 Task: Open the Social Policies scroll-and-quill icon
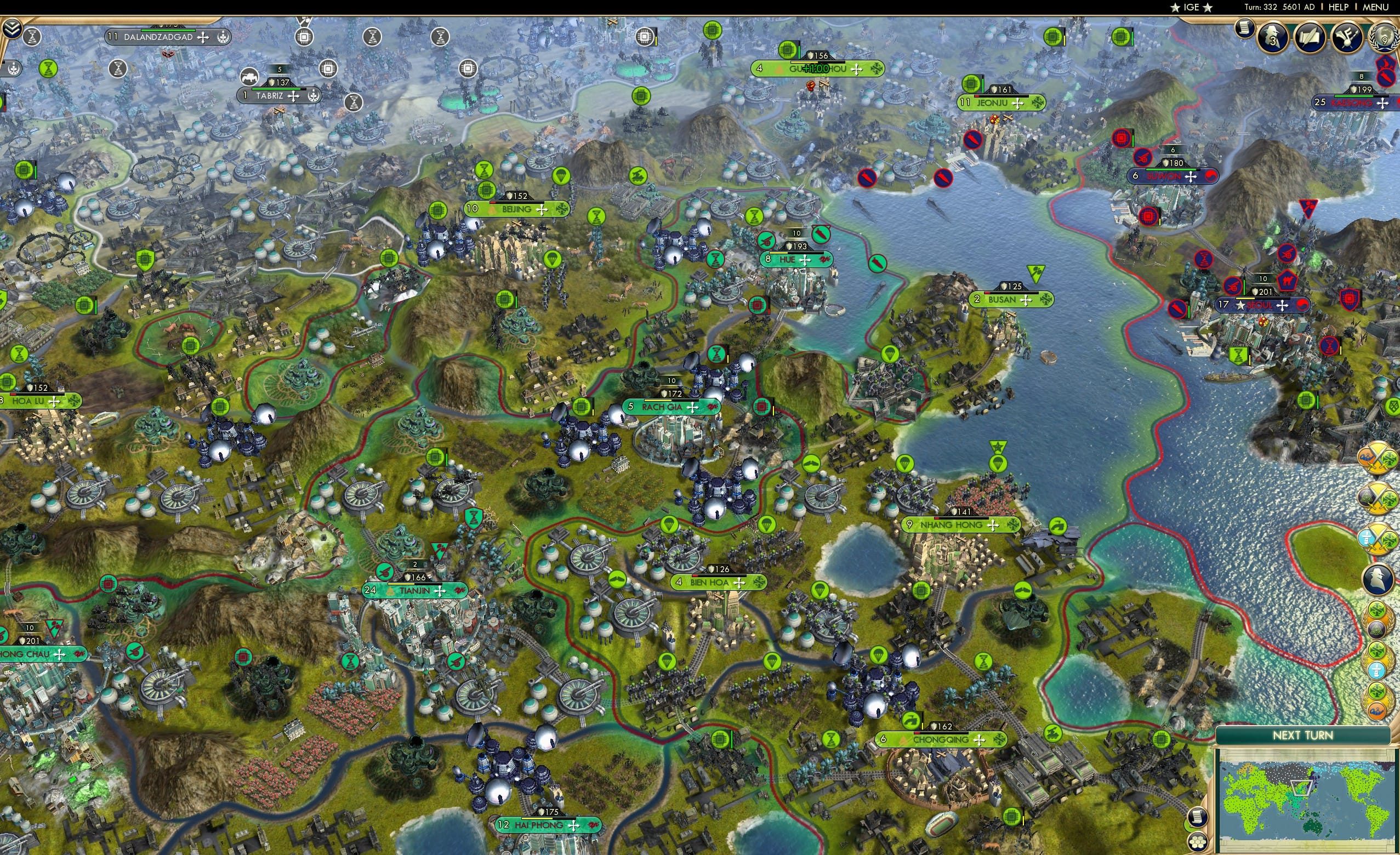click(1308, 37)
